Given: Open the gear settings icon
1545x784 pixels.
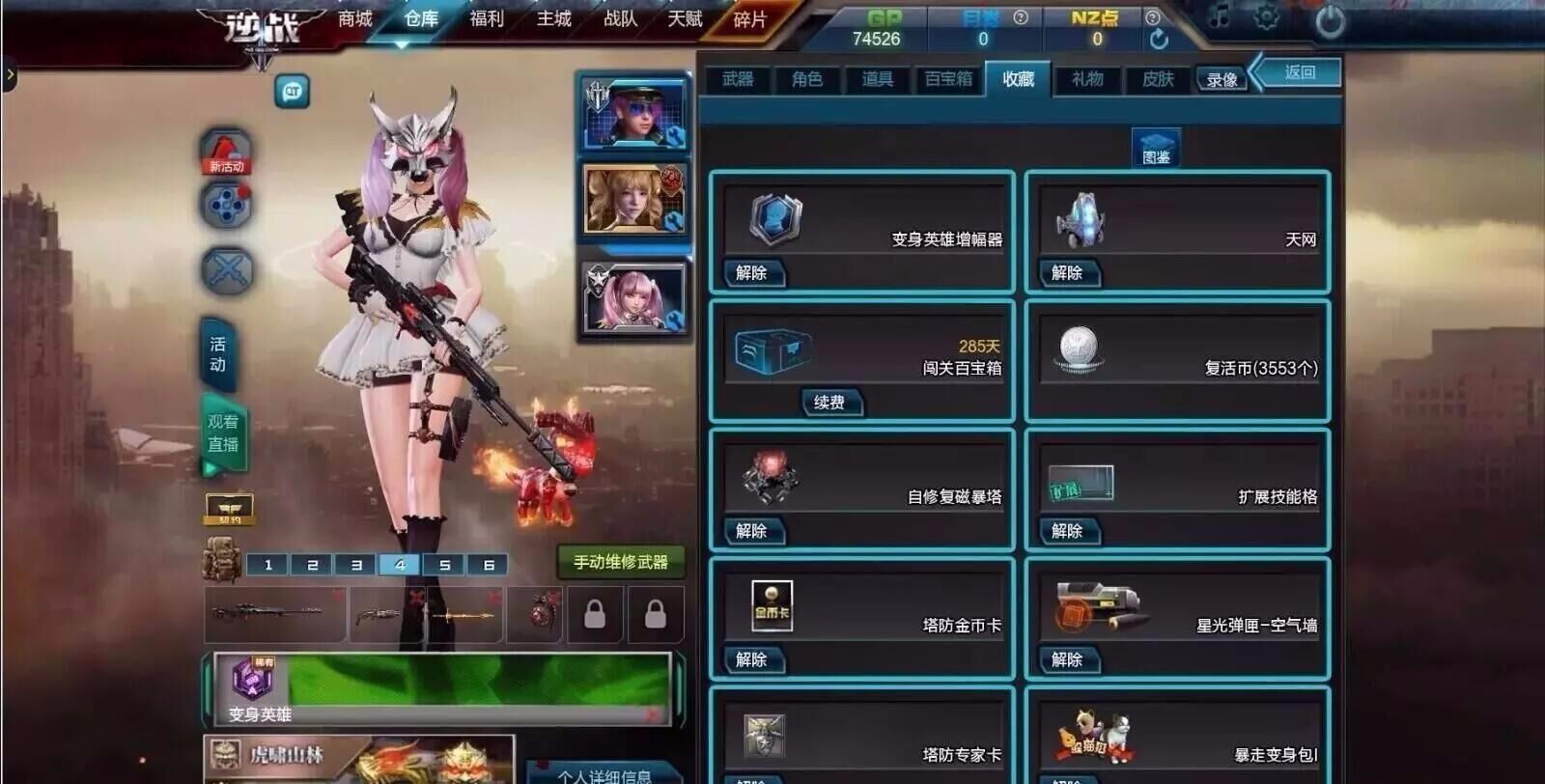Looking at the screenshot, I should [x=1266, y=16].
